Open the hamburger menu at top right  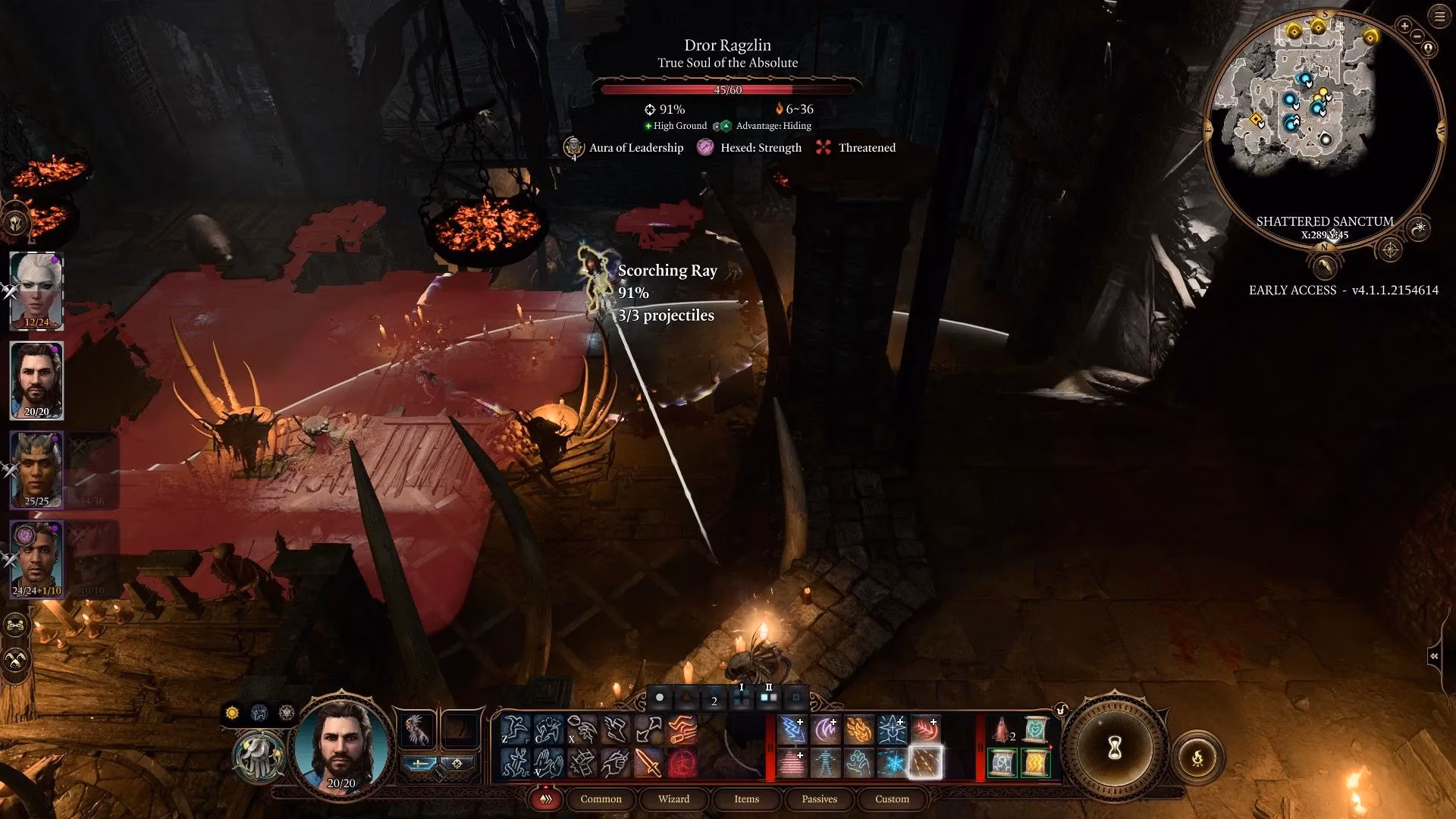point(1439,16)
